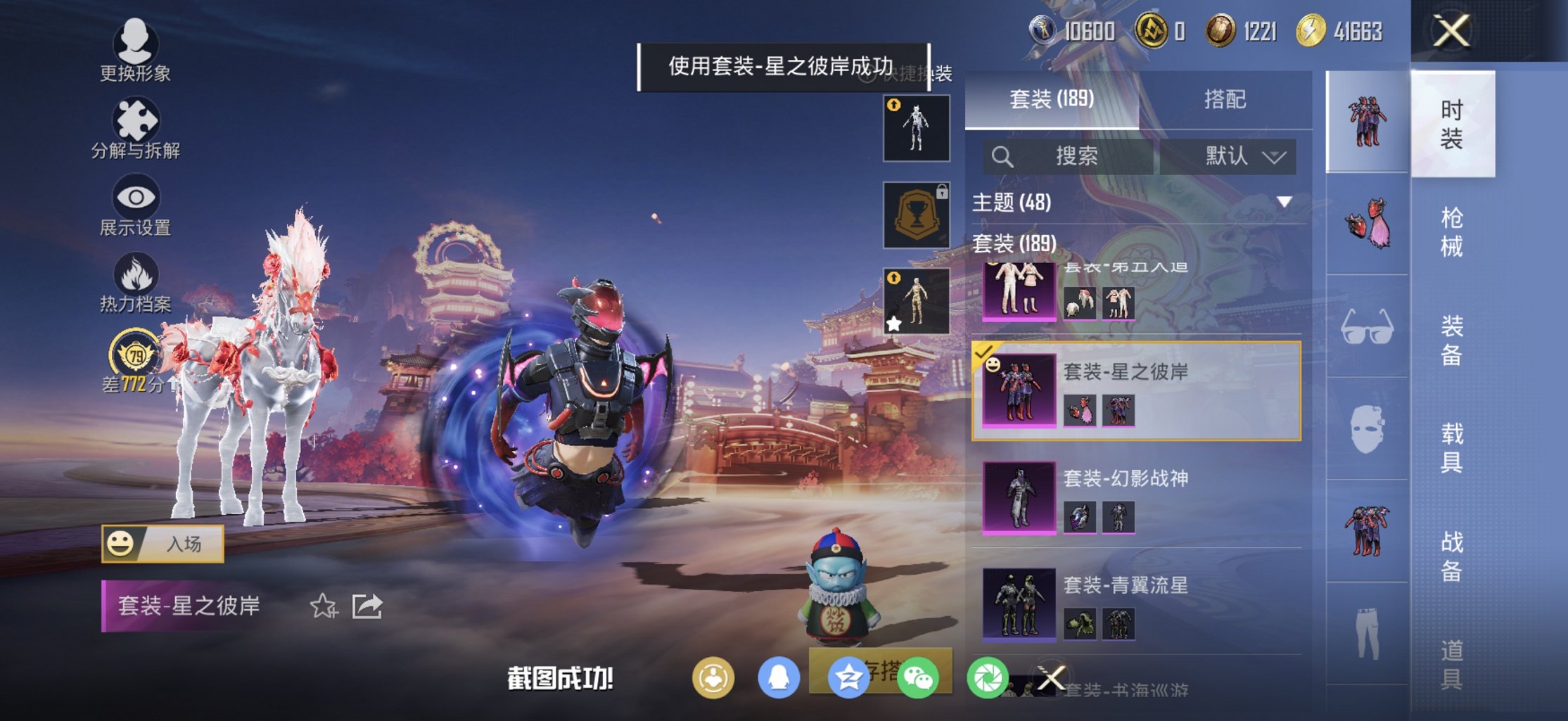Screen dimensions: 1568x721
Task: Open the 默认 sorting dropdown
Action: [x=1244, y=156]
